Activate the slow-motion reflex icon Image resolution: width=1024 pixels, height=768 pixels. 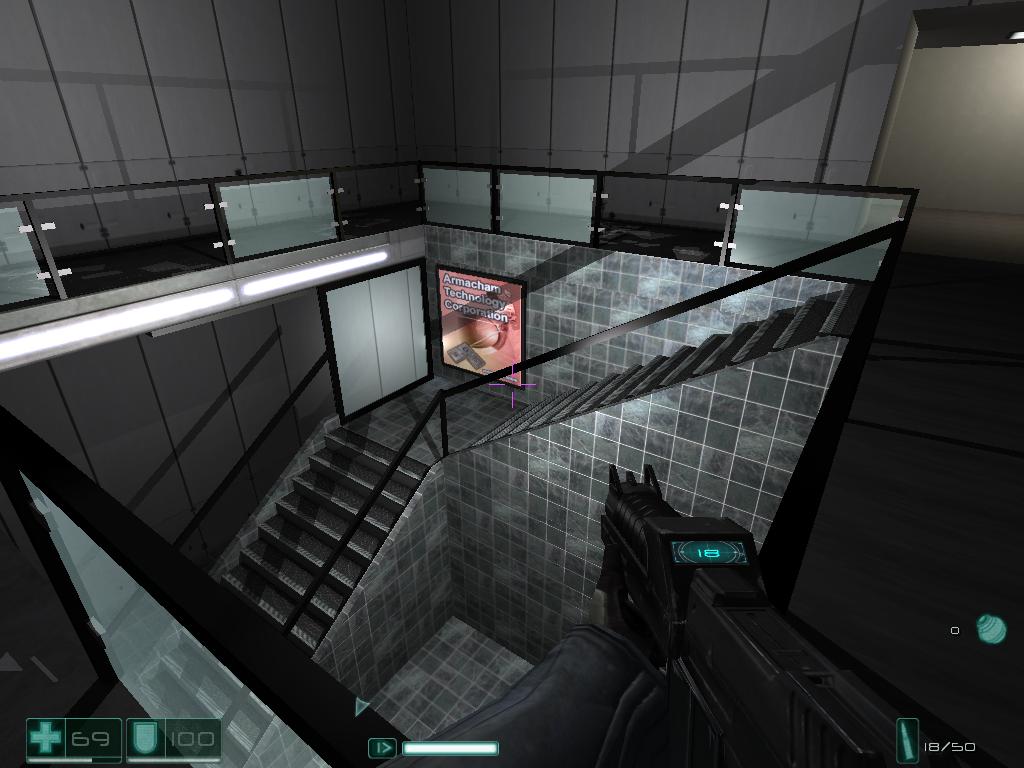(x=381, y=747)
